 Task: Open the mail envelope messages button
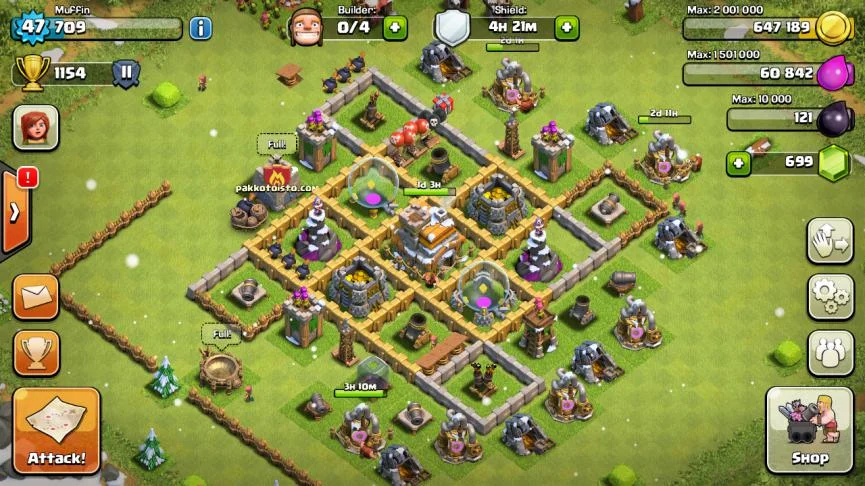36,297
